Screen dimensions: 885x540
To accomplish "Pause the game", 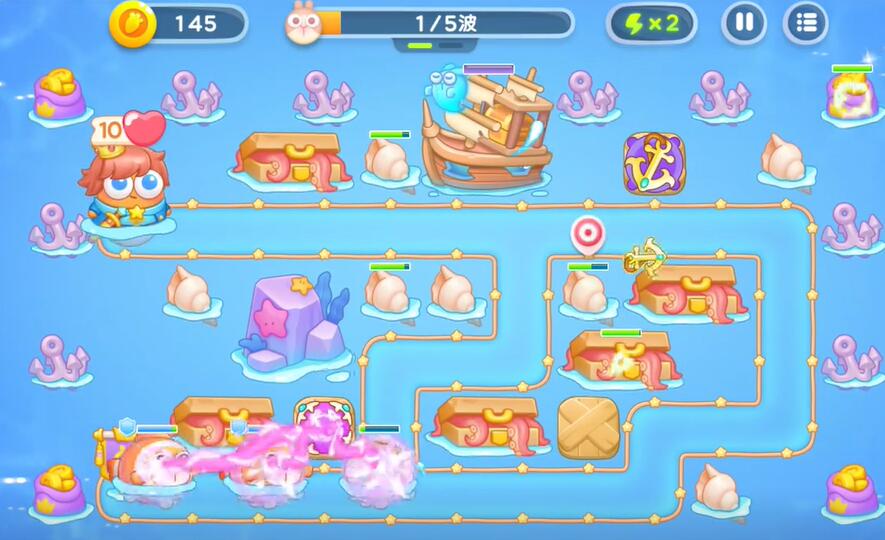I will pos(743,23).
